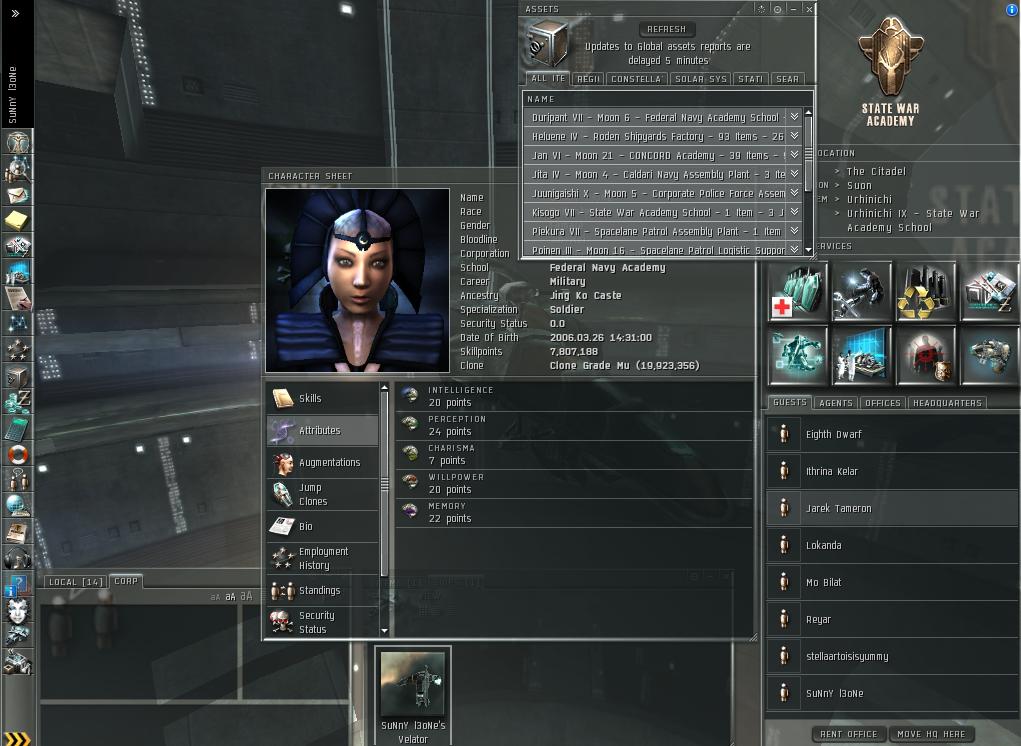View Employment History

pyautogui.click(x=322, y=558)
